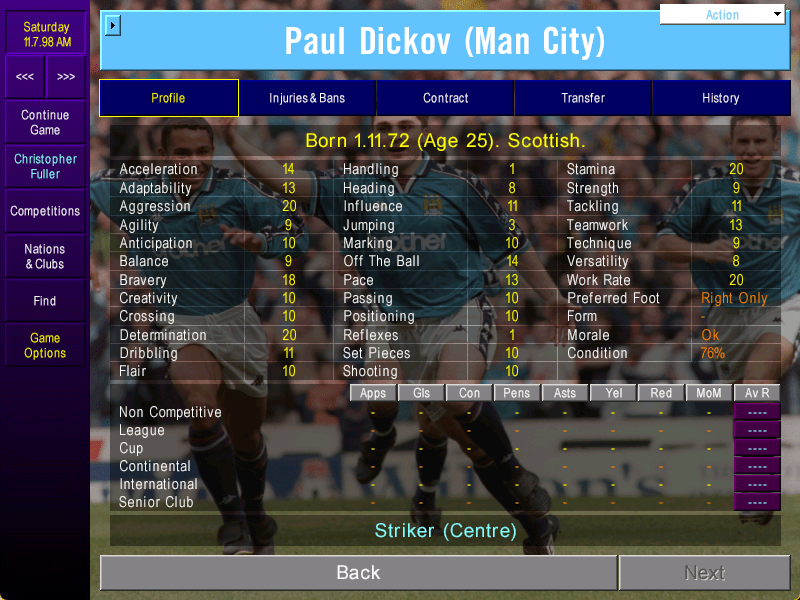Click the Continue Game button
Image resolution: width=800 pixels, height=600 pixels.
pos(45,122)
